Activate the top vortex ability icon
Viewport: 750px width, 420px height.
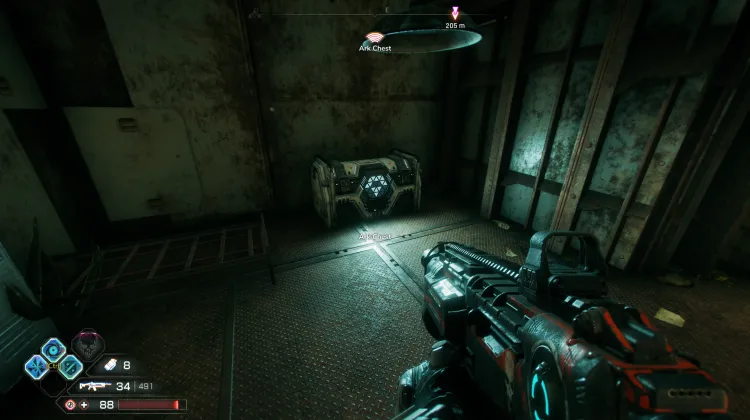(x=52, y=348)
